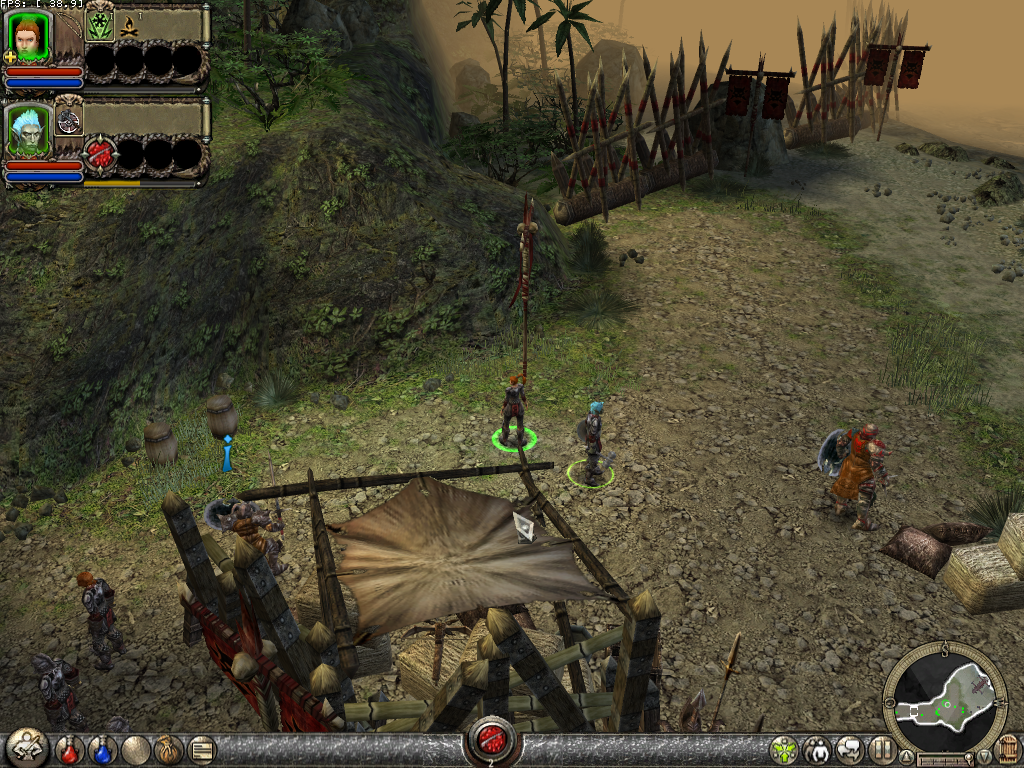Use the red health potion
The image size is (1024, 768).
(x=70, y=749)
